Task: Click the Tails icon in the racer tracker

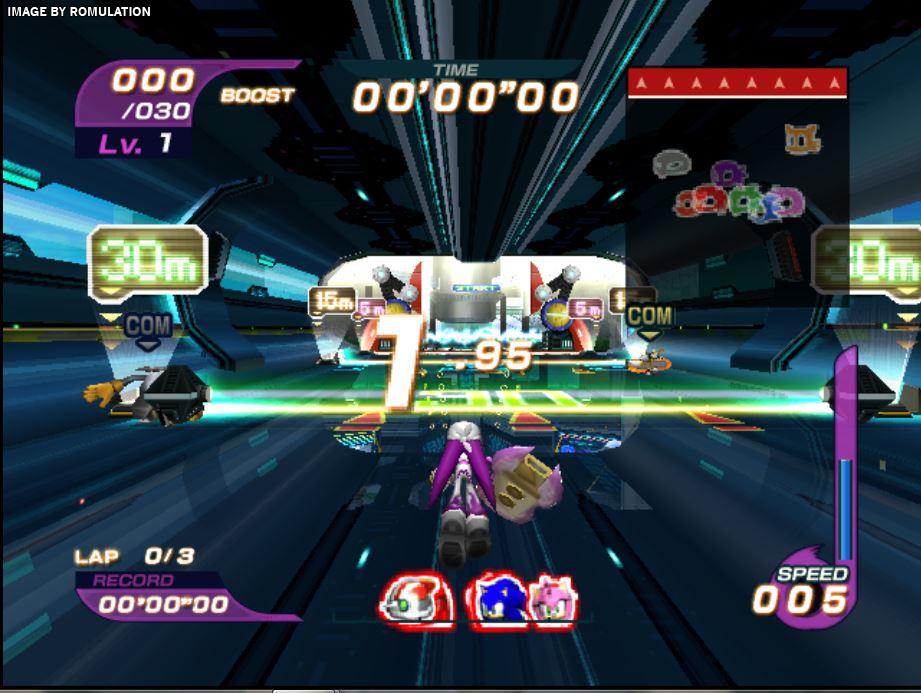Action: (x=802, y=139)
